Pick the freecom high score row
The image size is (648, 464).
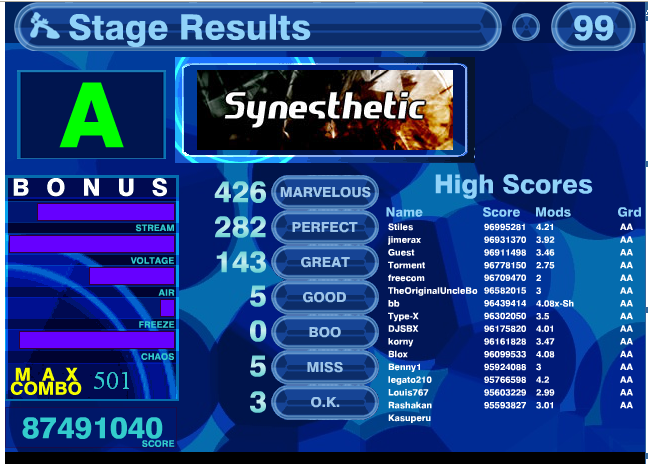coord(510,278)
